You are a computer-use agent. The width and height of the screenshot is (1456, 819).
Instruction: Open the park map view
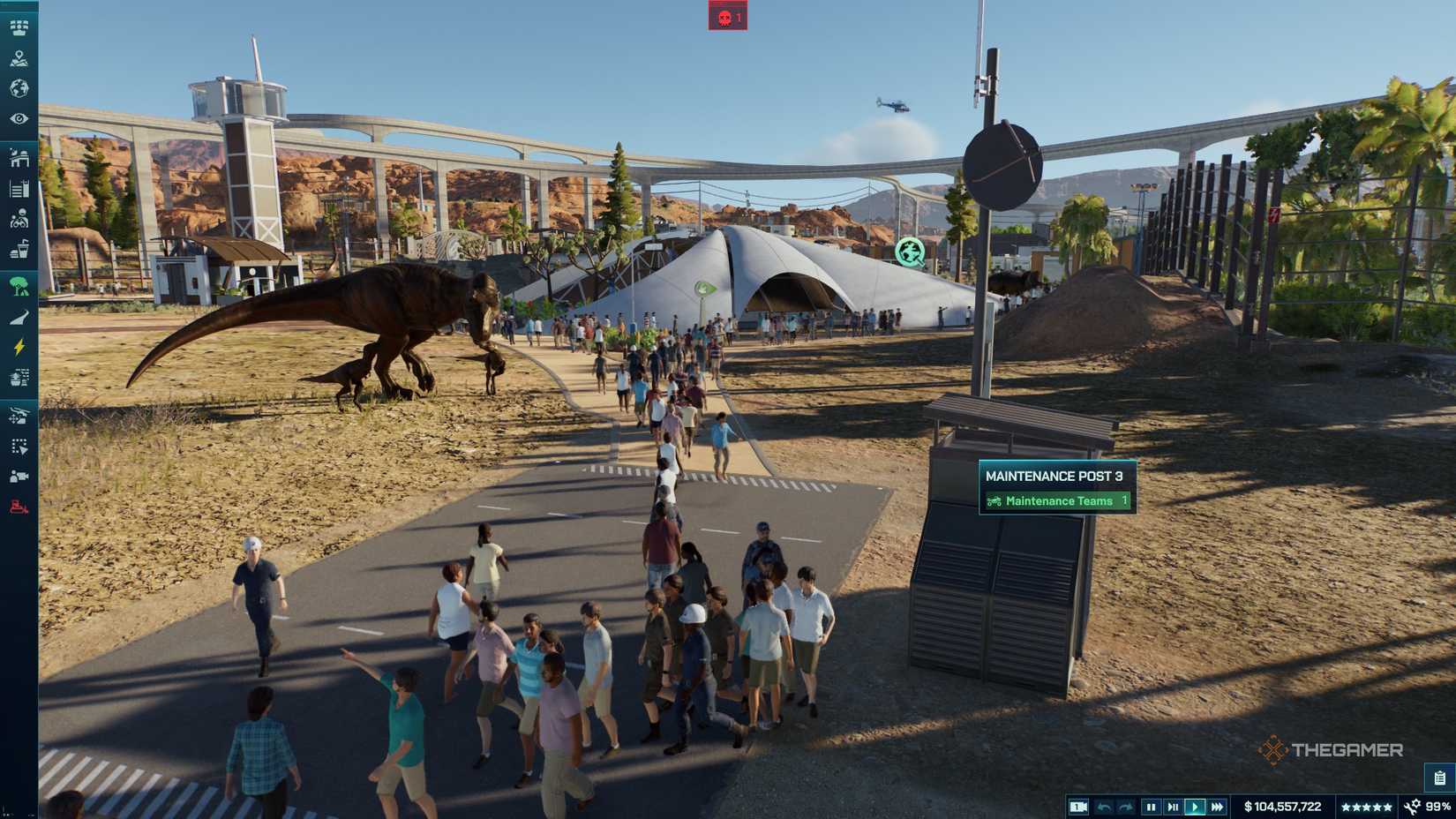18,59
